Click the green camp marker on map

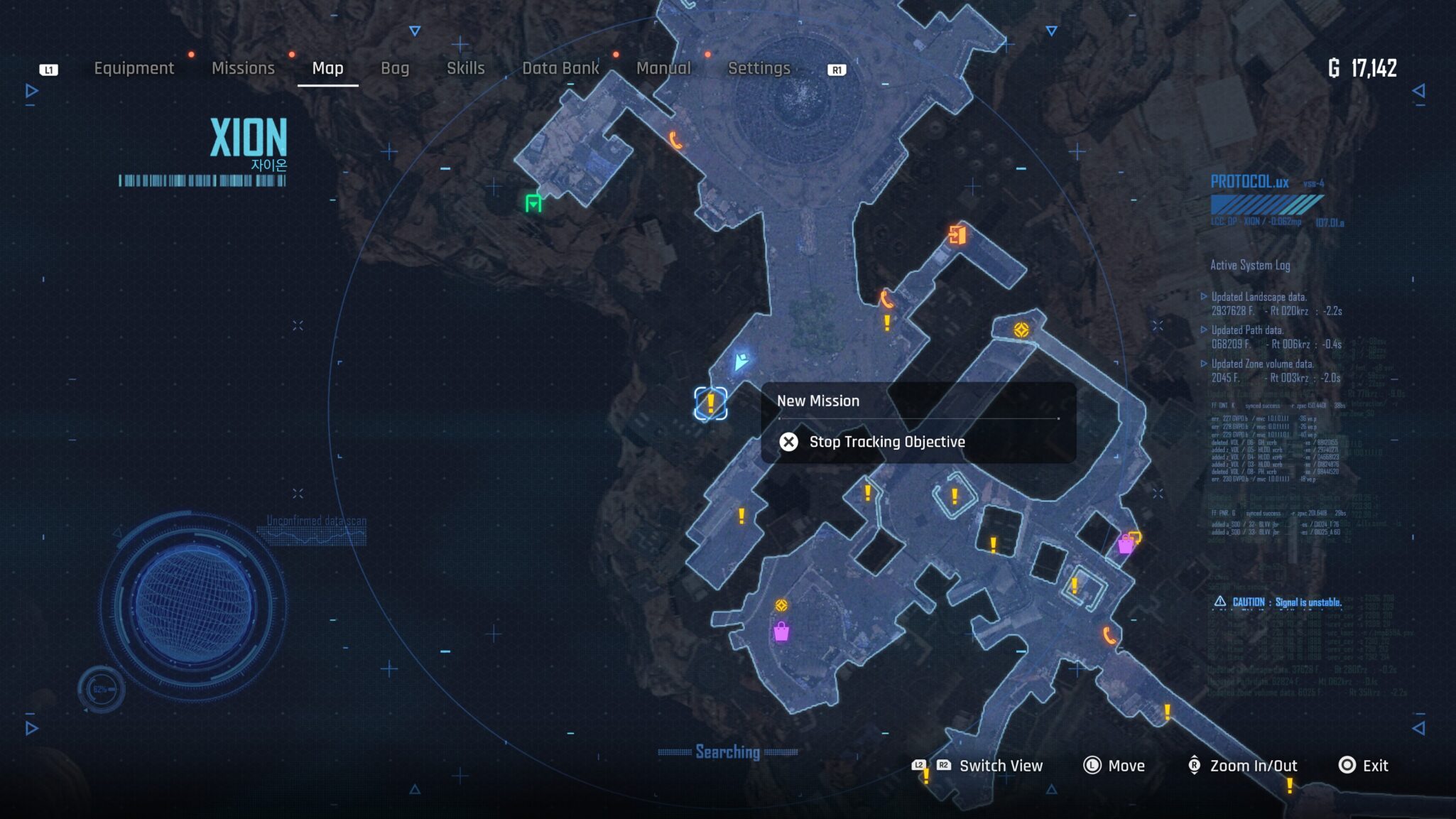tap(533, 203)
